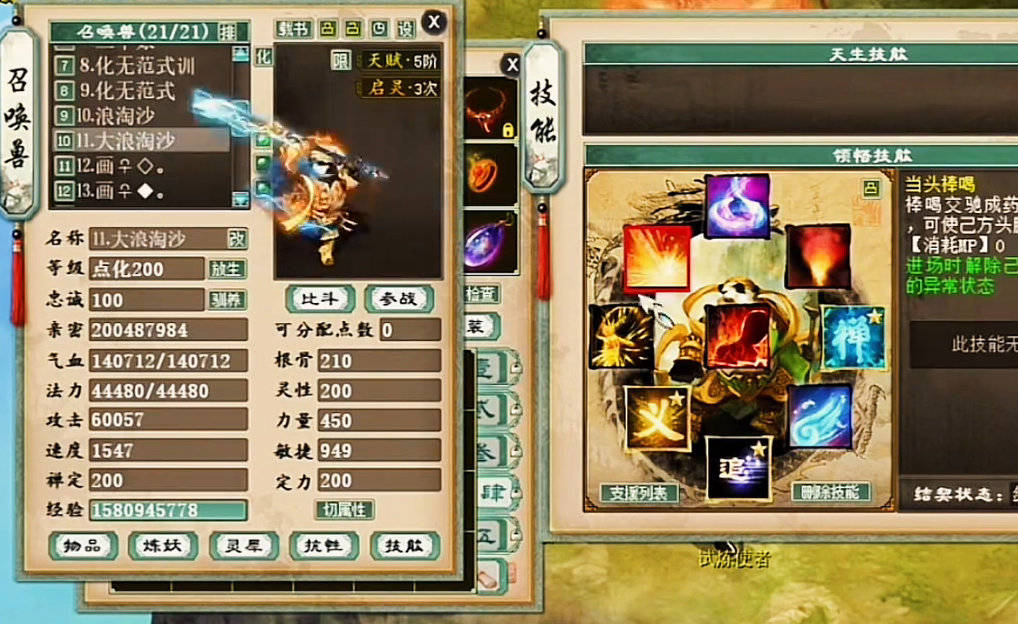Open the 技能 skills button

[404, 546]
